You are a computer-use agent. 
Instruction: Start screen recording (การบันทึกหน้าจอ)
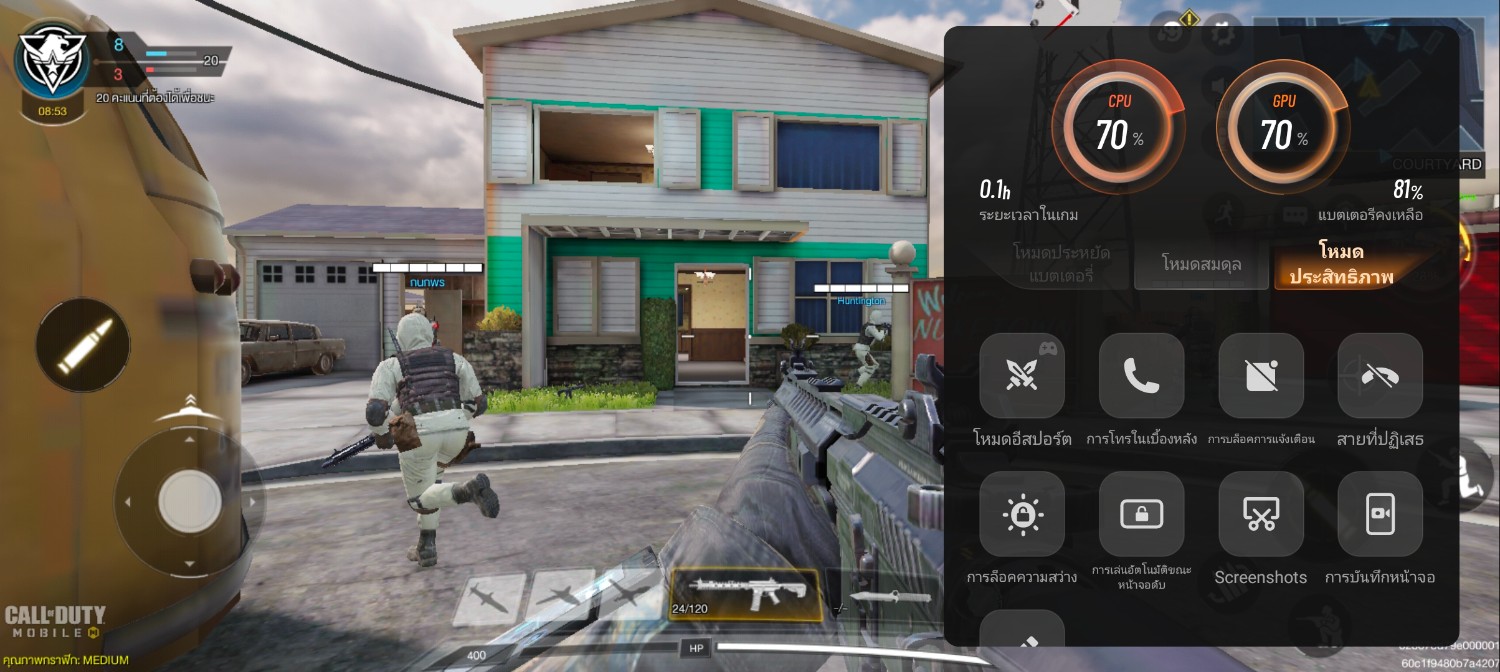pyautogui.click(x=1380, y=514)
